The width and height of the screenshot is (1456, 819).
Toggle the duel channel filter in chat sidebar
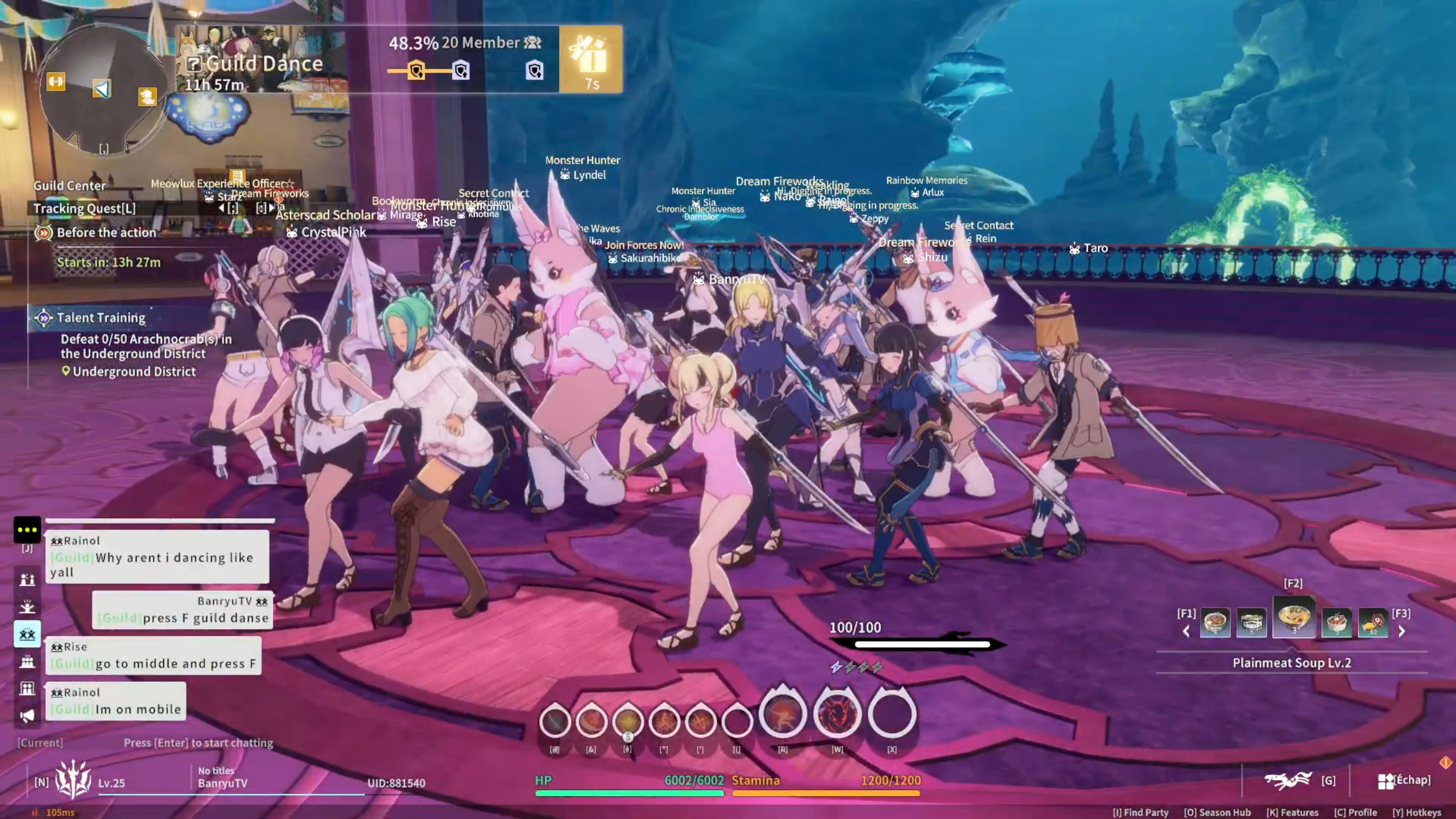coord(28,580)
